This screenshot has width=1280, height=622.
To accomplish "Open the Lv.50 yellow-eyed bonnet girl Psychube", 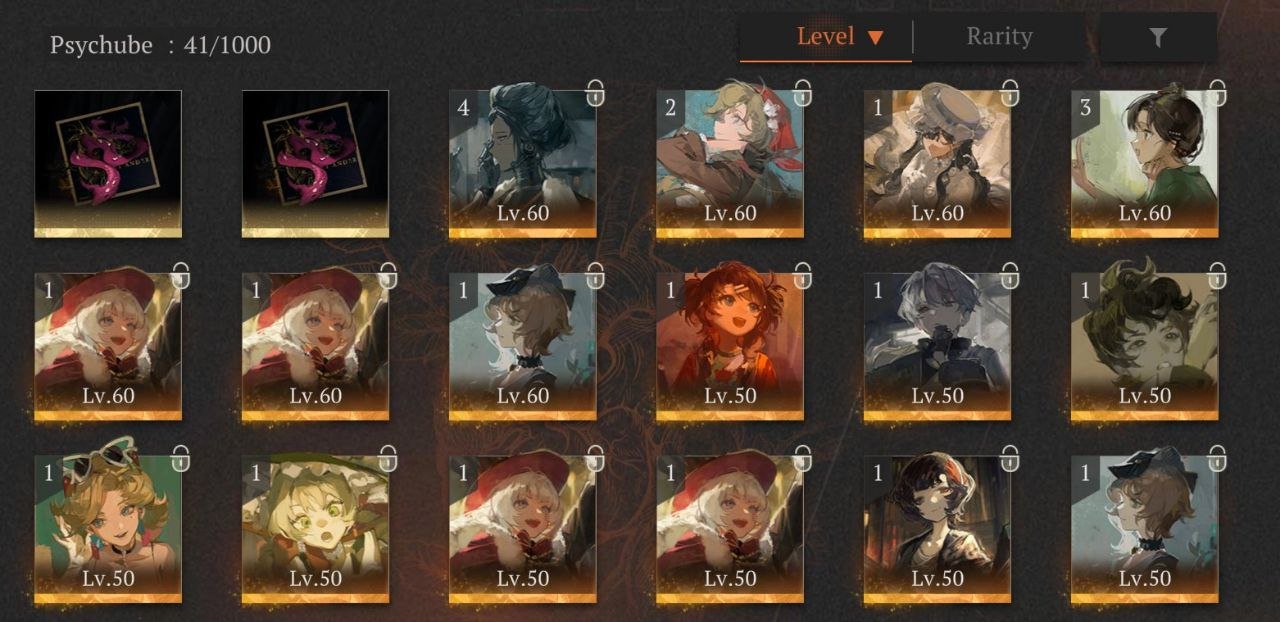I will coord(315,529).
